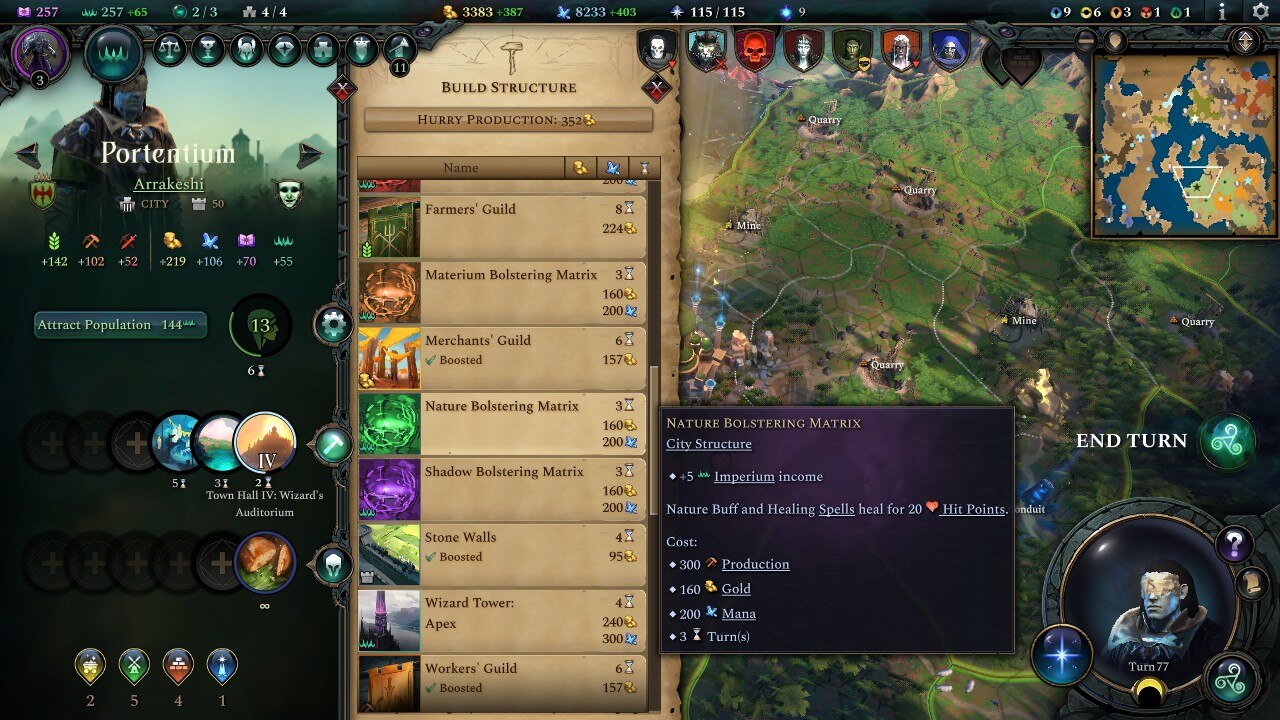Toggle sorting by the gold coin column header
Image resolution: width=1280 pixels, height=720 pixels.
point(580,167)
